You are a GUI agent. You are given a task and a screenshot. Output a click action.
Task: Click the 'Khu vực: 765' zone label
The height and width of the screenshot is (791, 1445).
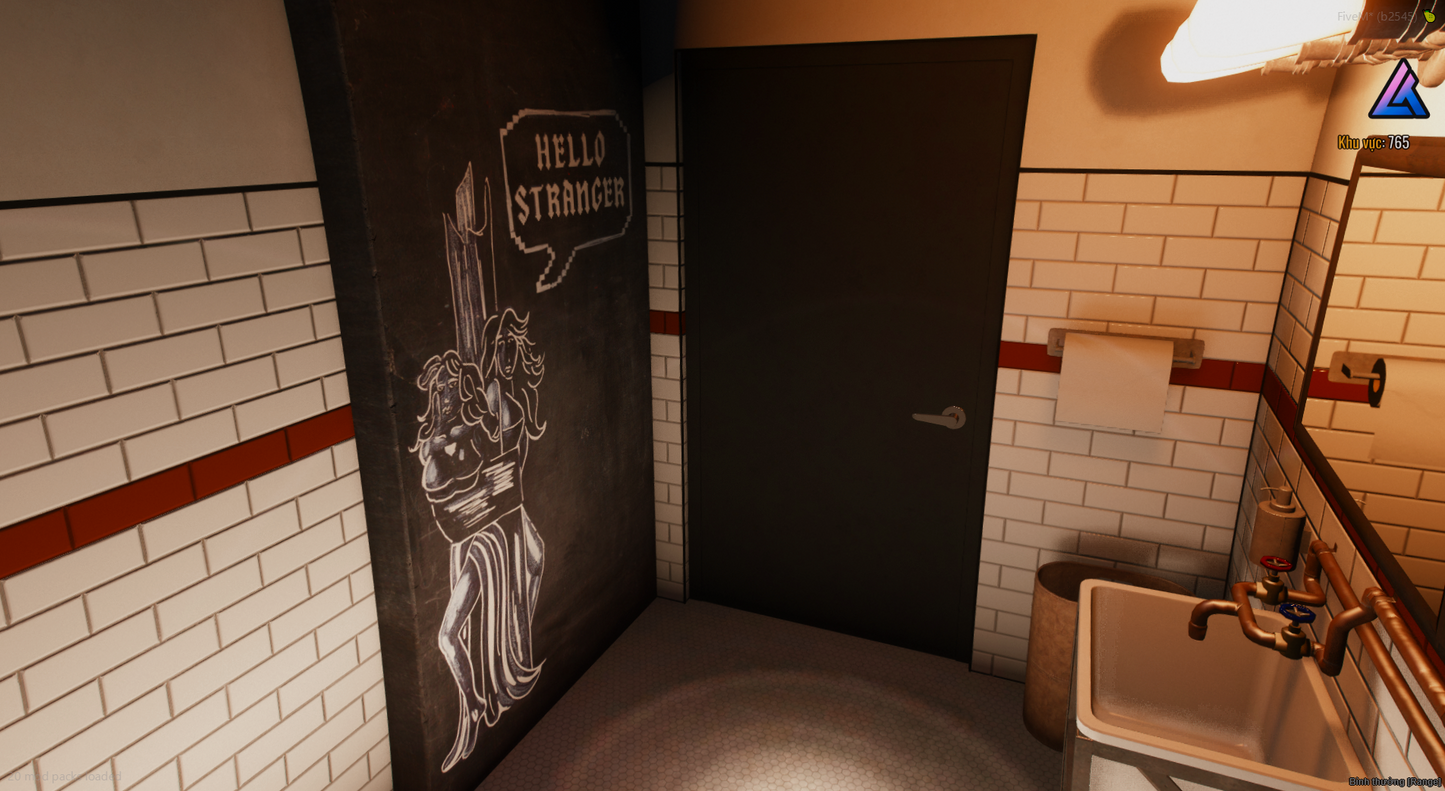[1374, 142]
